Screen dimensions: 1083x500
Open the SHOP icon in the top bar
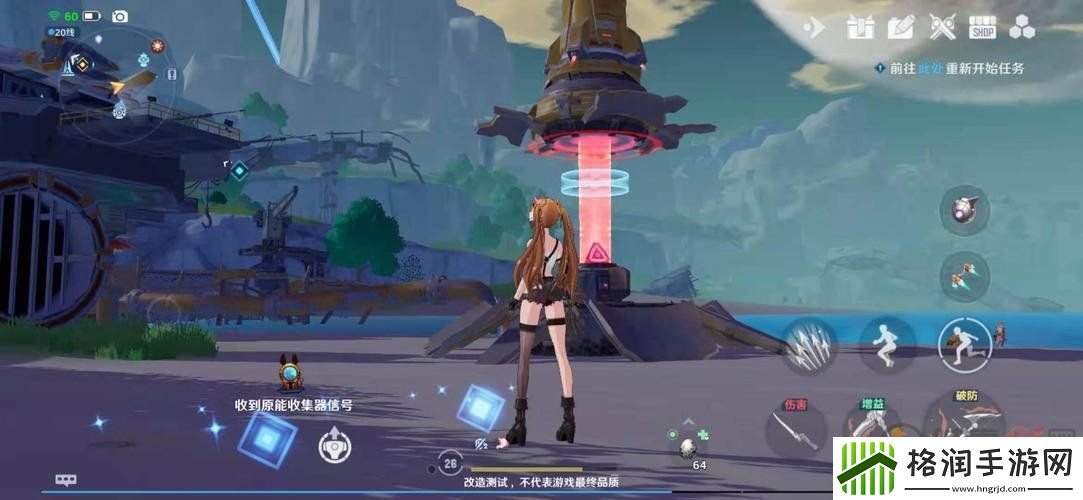983,27
